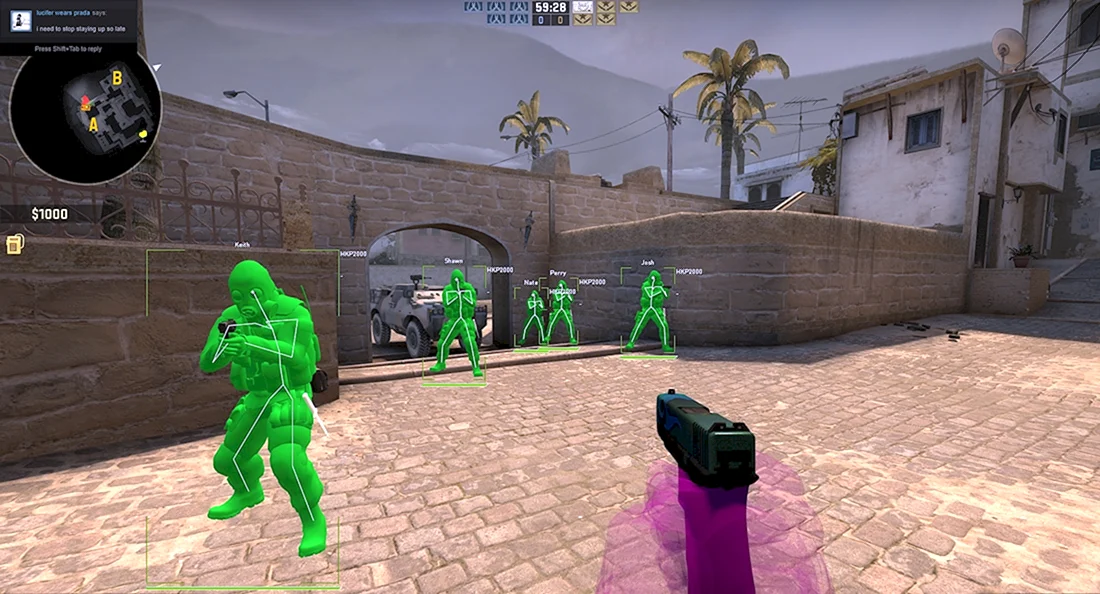Select the white player avatar in the scoreboard
This screenshot has height=594, width=1100.
pos(582,6)
